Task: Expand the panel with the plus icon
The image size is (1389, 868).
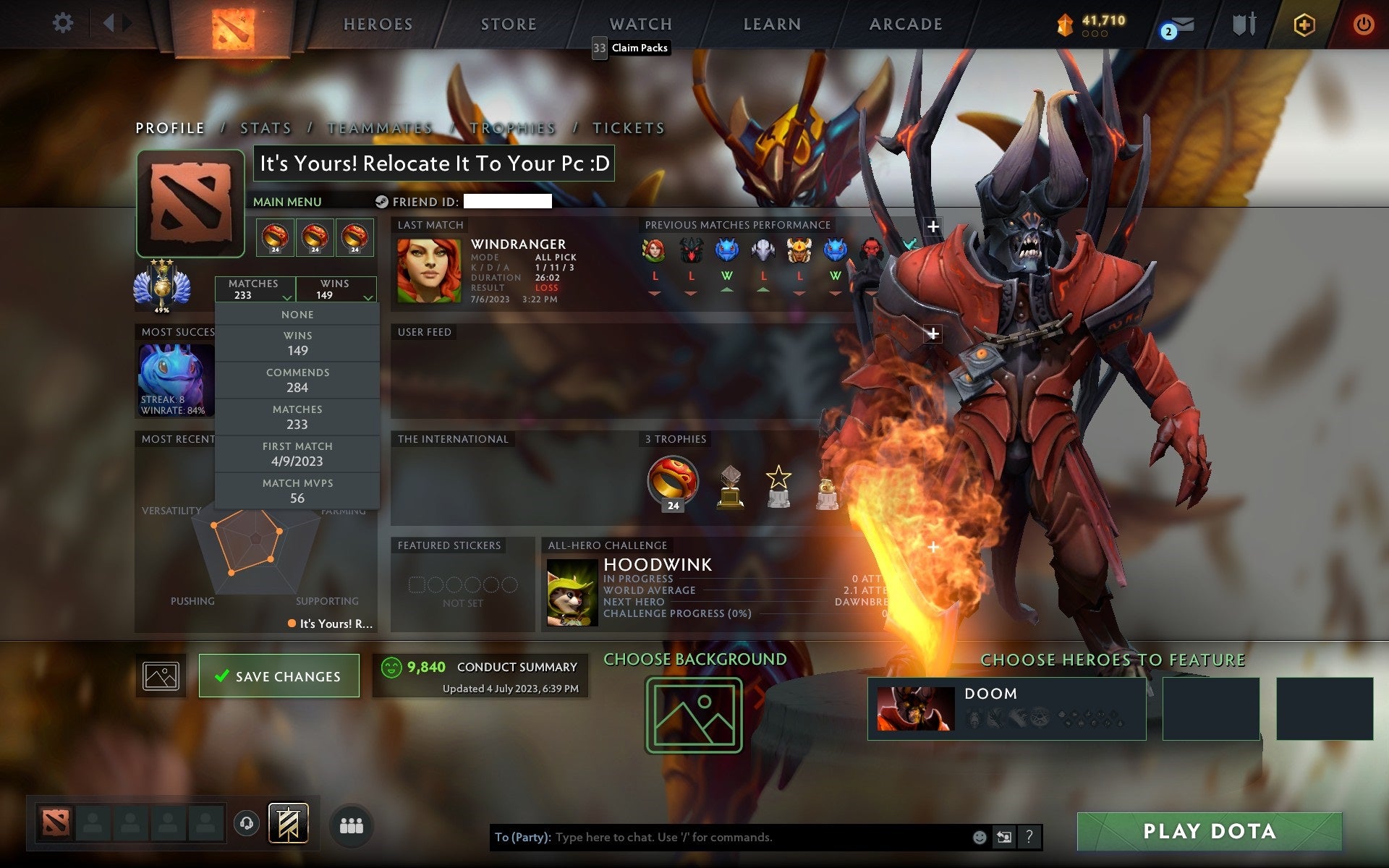Action: click(x=933, y=225)
